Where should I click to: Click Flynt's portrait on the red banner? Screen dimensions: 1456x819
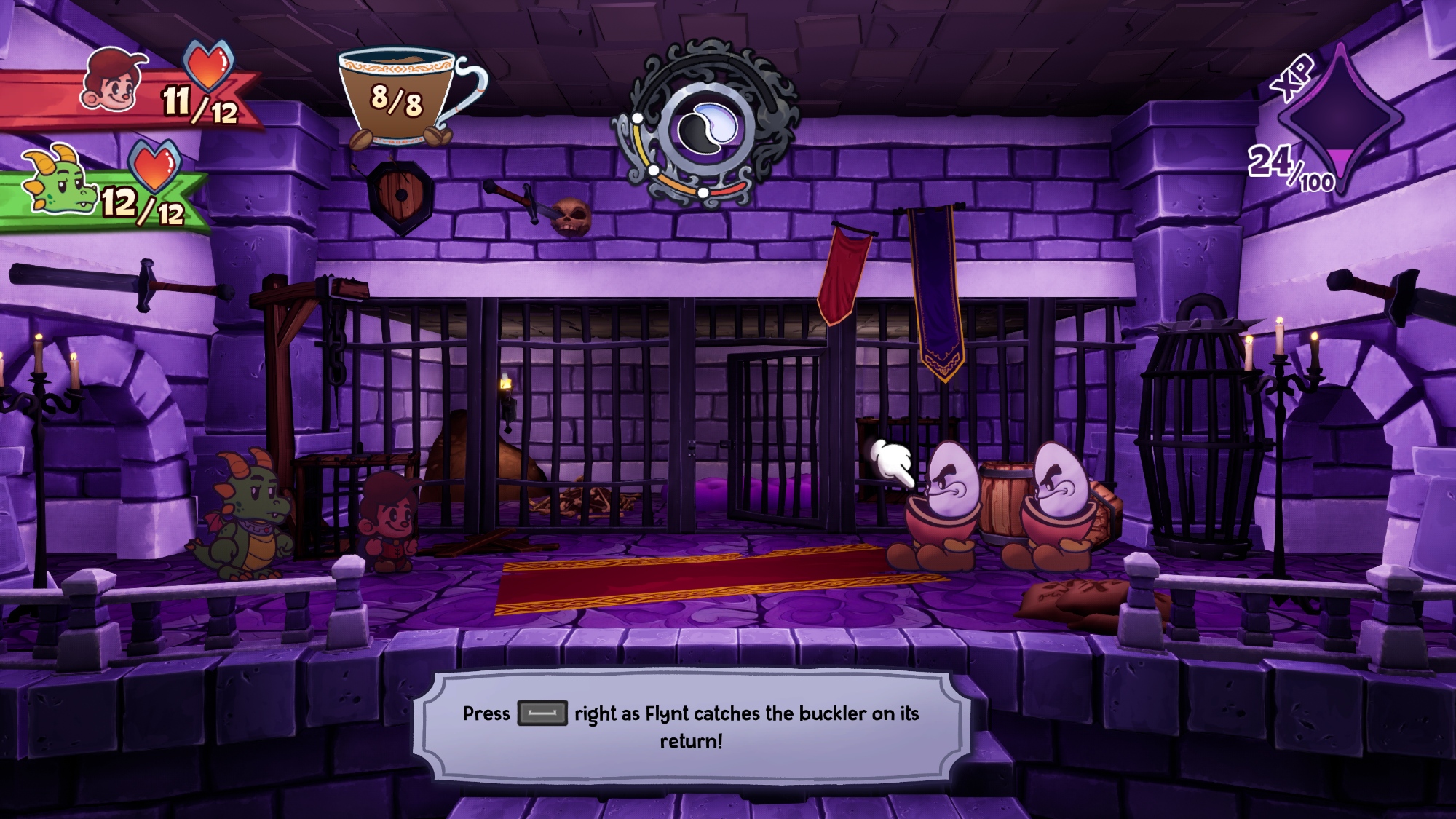click(112, 81)
